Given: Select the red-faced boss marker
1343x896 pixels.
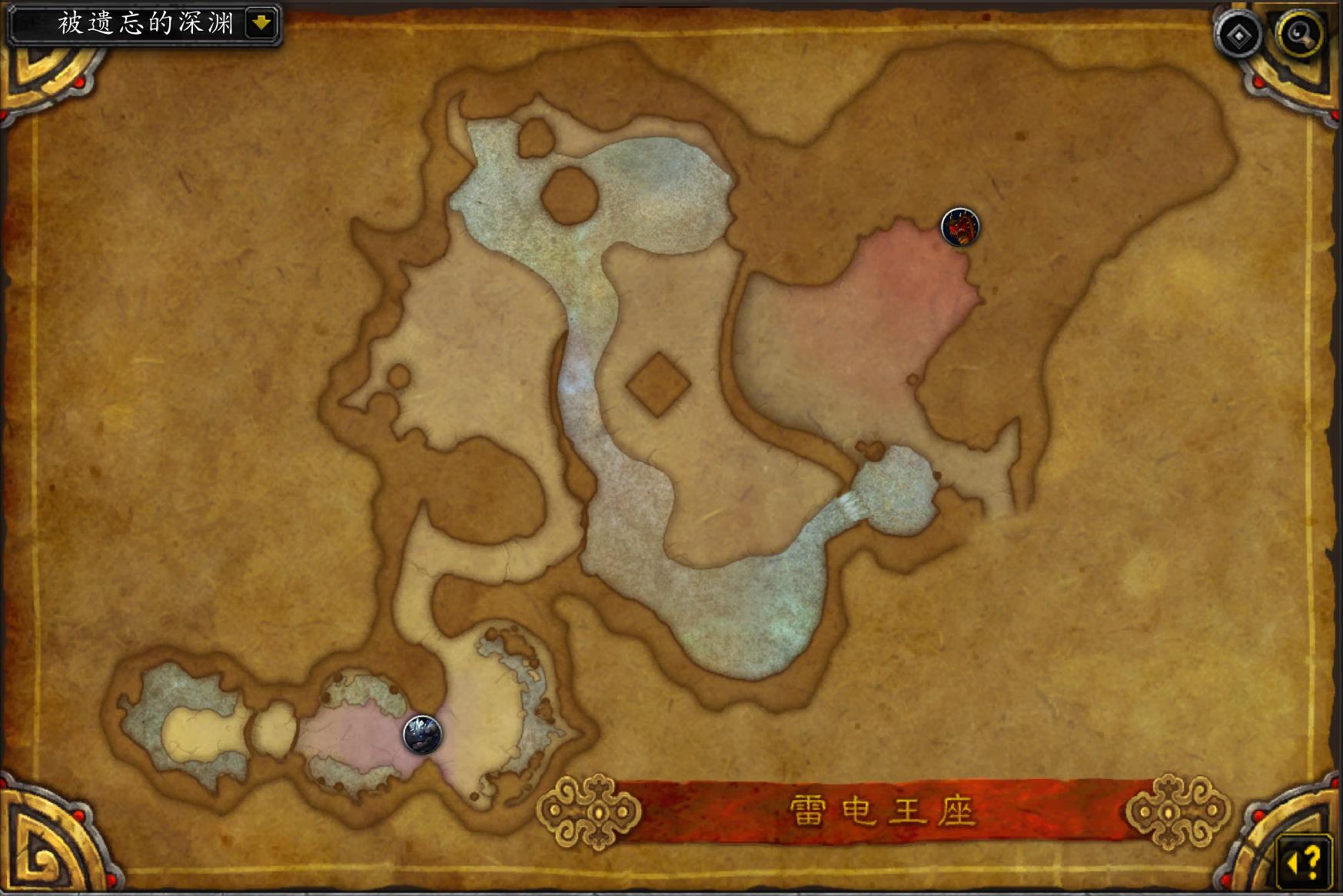Looking at the screenshot, I should [960, 227].
